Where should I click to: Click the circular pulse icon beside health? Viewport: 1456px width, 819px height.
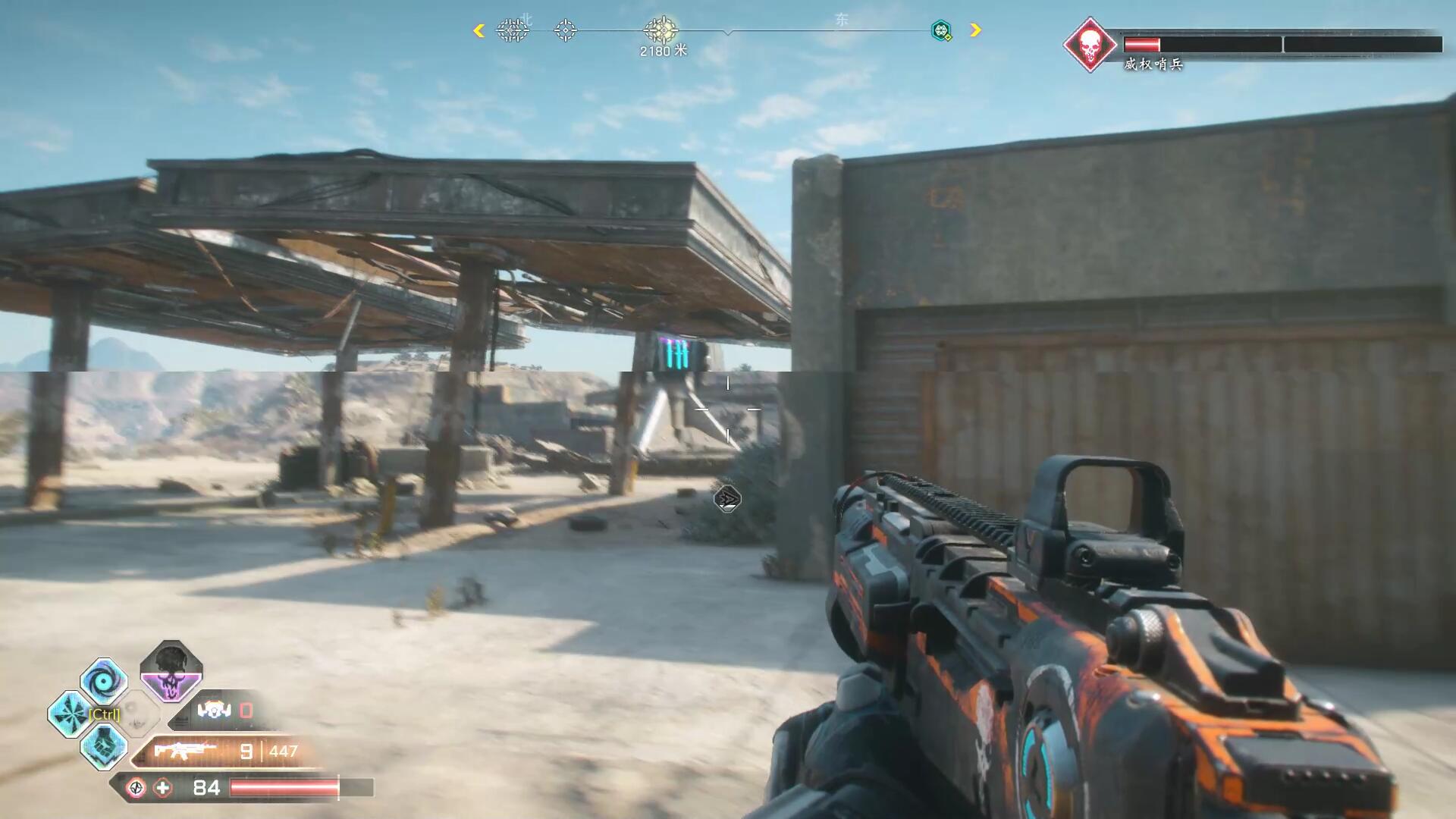coord(136,788)
